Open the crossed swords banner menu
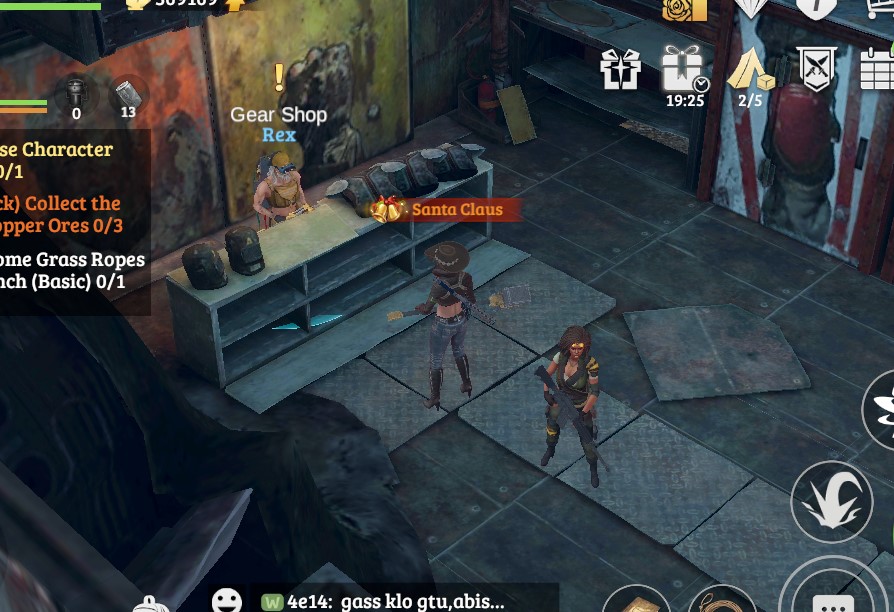Image resolution: width=894 pixels, height=612 pixels. coord(816,68)
